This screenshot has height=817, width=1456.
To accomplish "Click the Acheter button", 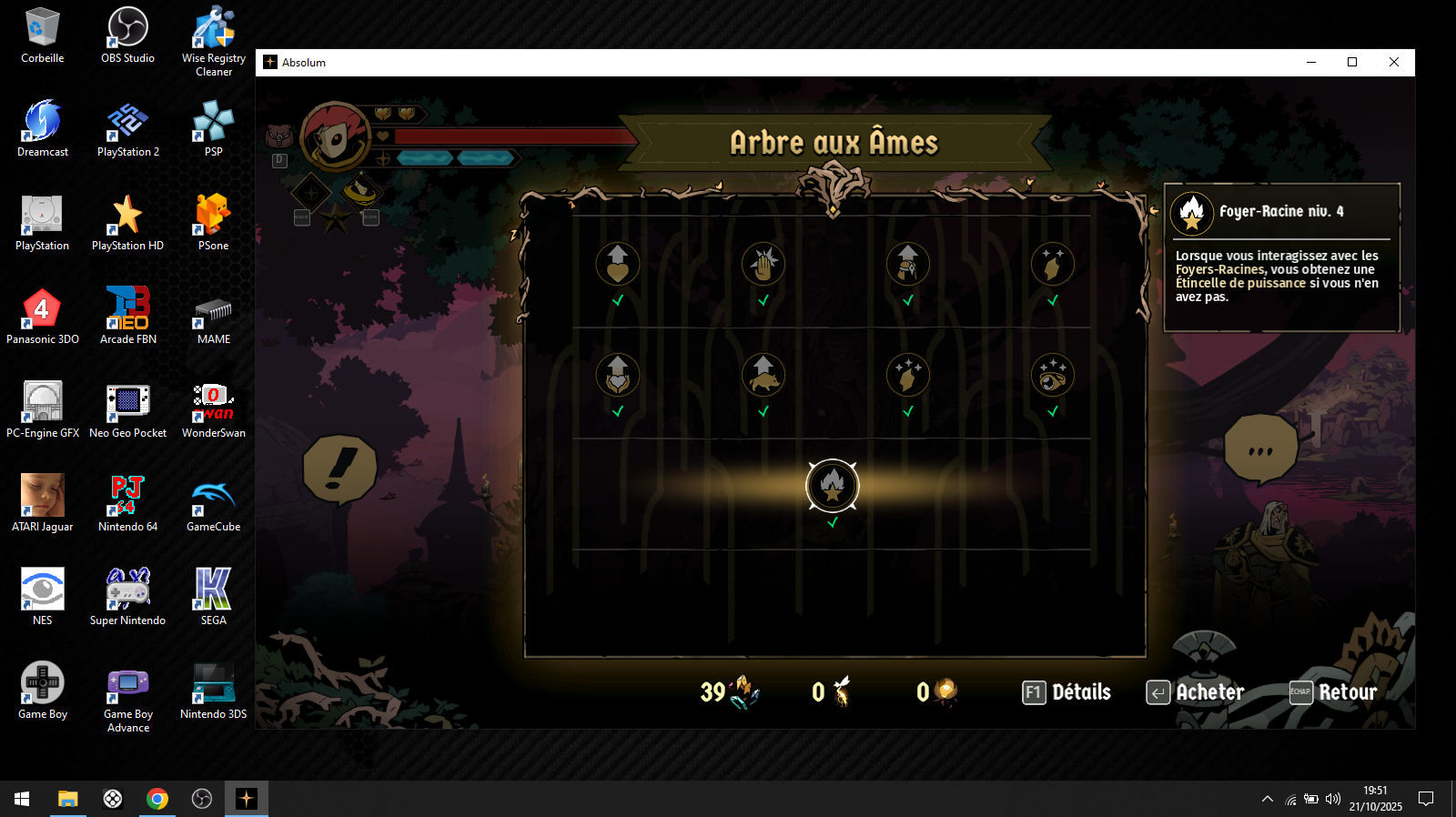I will pyautogui.click(x=1195, y=692).
